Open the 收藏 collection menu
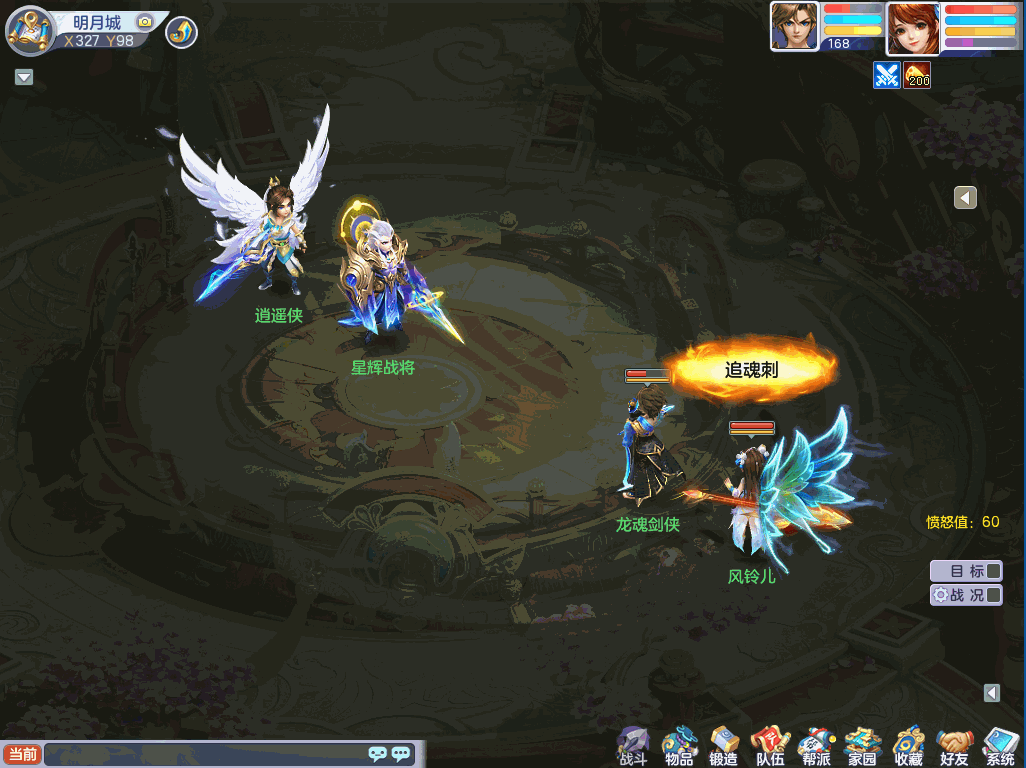 click(908, 745)
